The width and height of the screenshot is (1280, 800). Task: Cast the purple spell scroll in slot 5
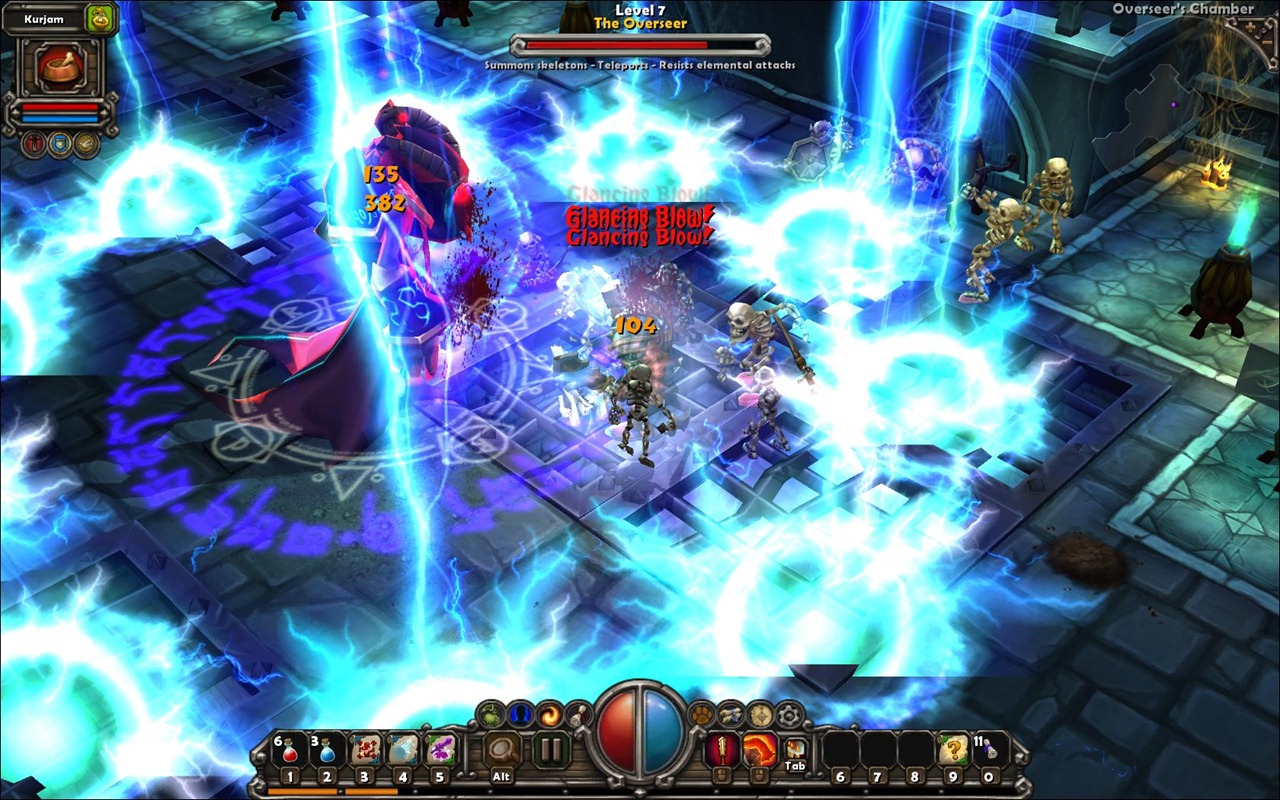(x=441, y=750)
